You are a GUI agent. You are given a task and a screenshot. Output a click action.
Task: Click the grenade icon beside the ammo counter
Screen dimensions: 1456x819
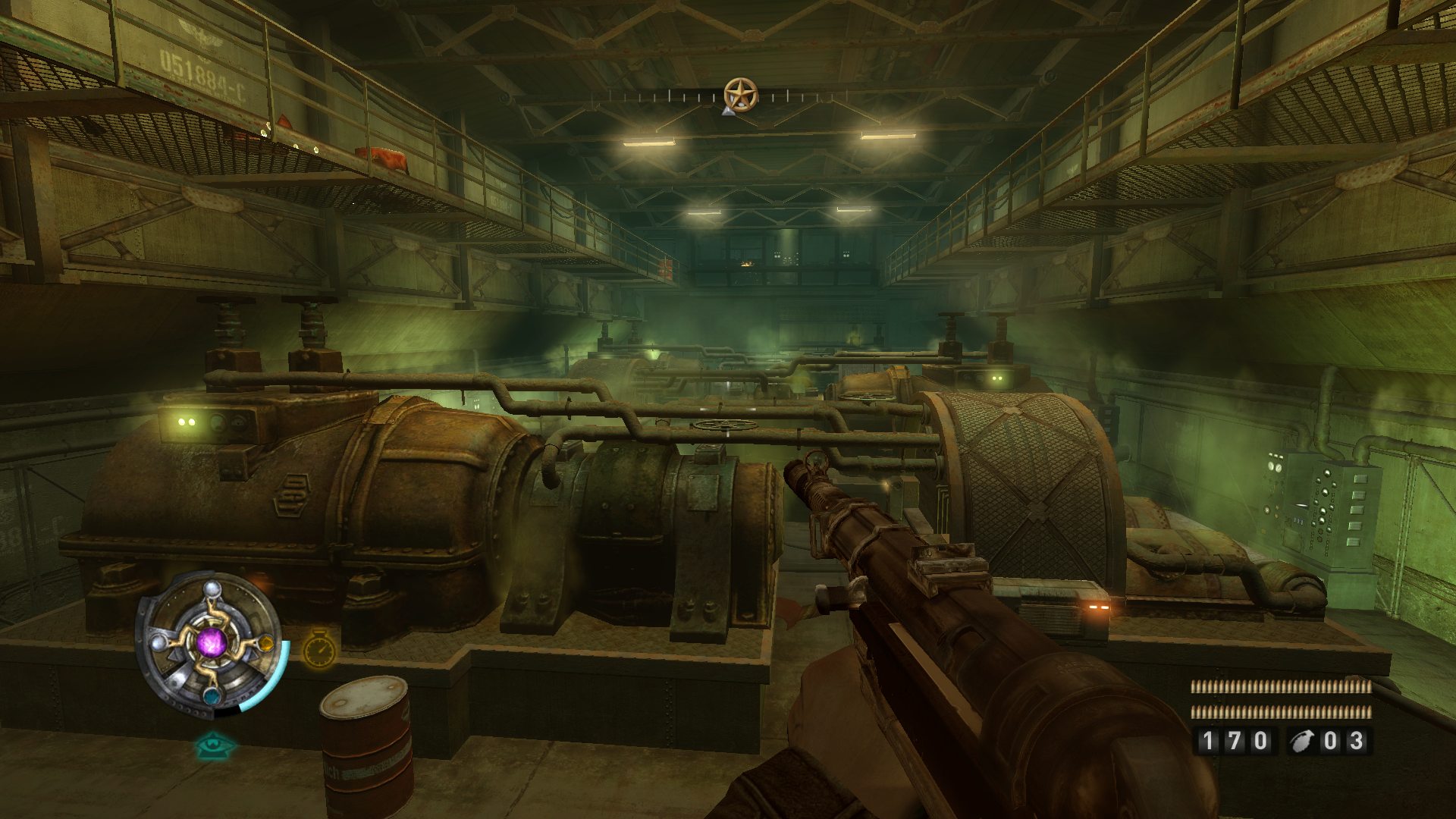[1304, 741]
